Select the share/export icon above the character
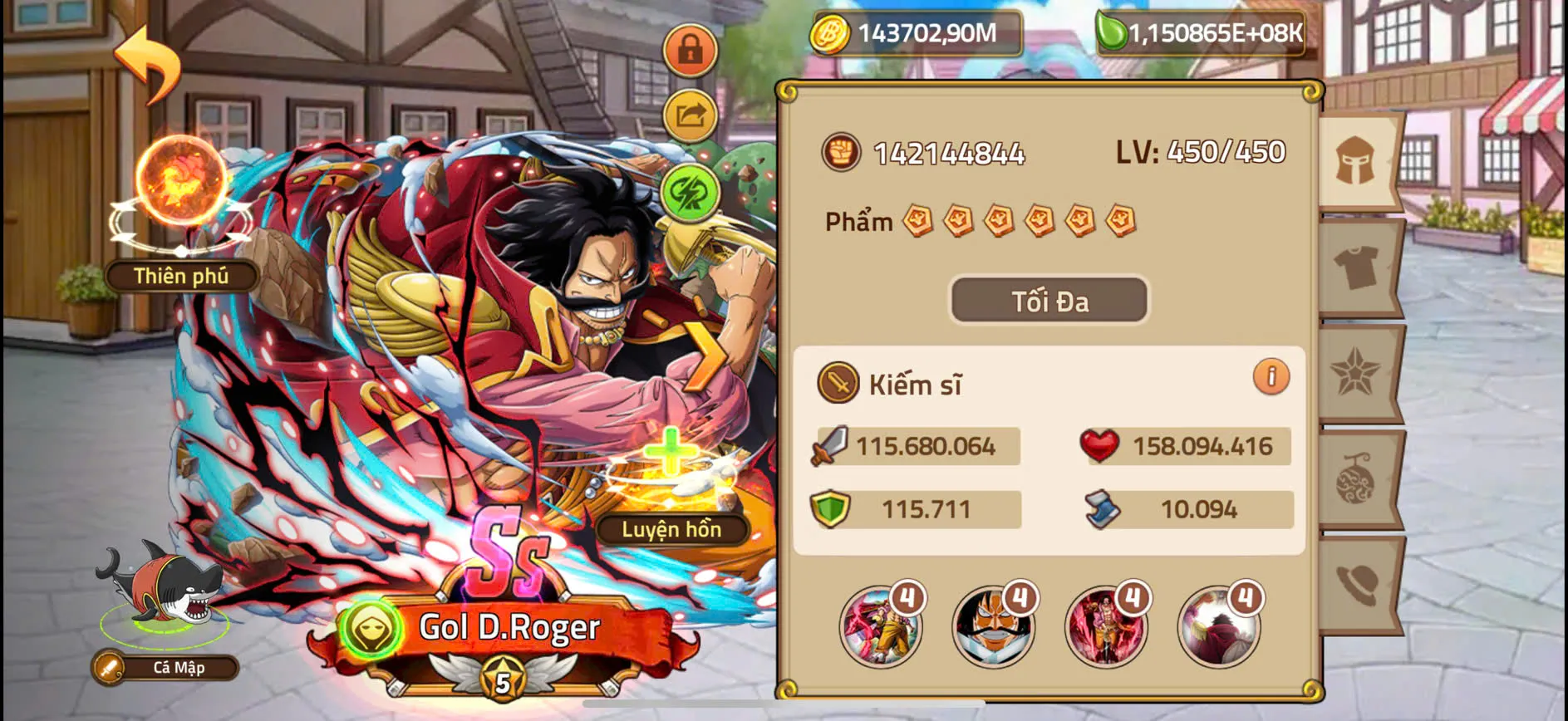Viewport: 1568px width, 721px height. coord(689,117)
